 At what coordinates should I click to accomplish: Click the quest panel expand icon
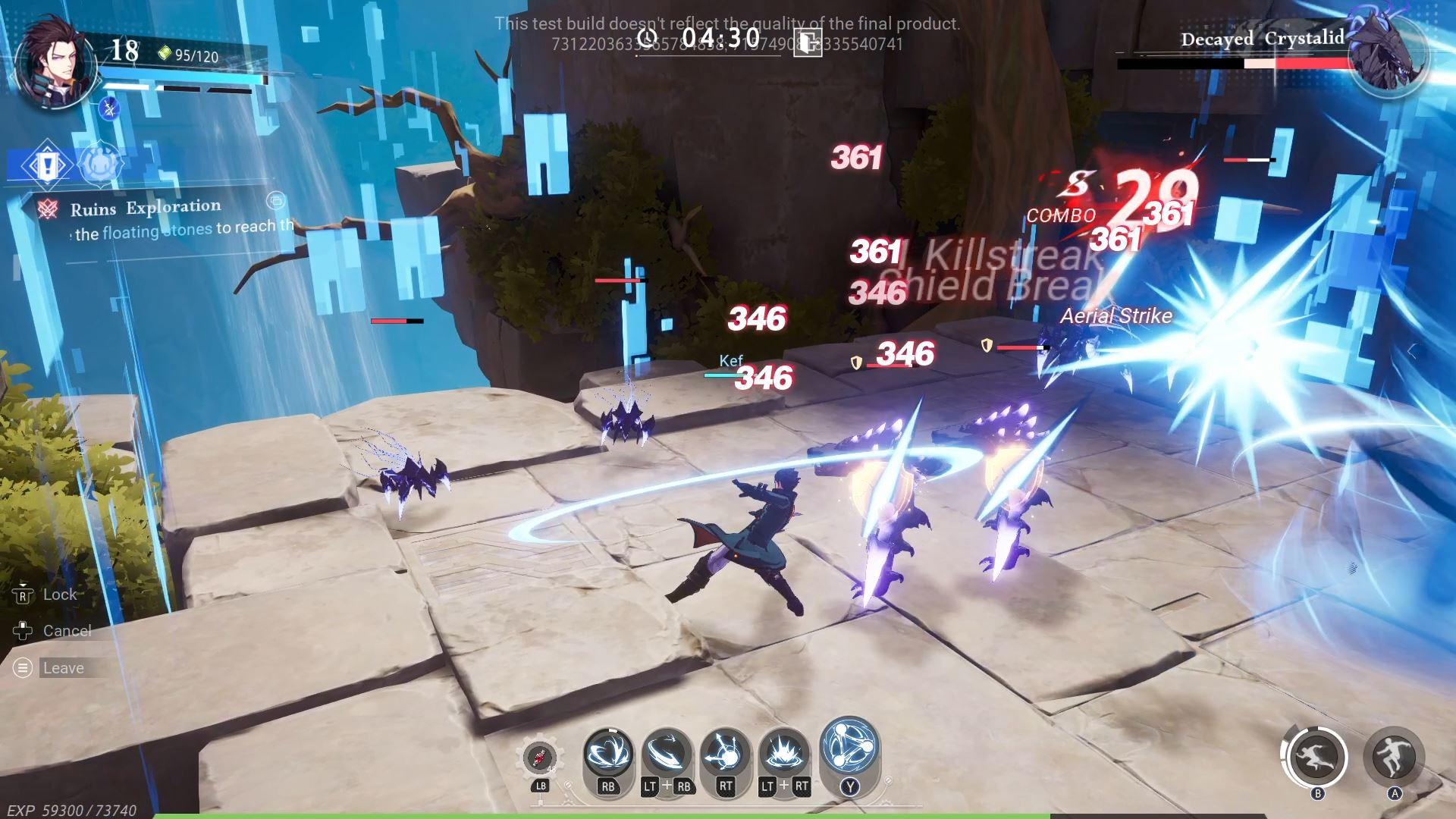click(276, 200)
